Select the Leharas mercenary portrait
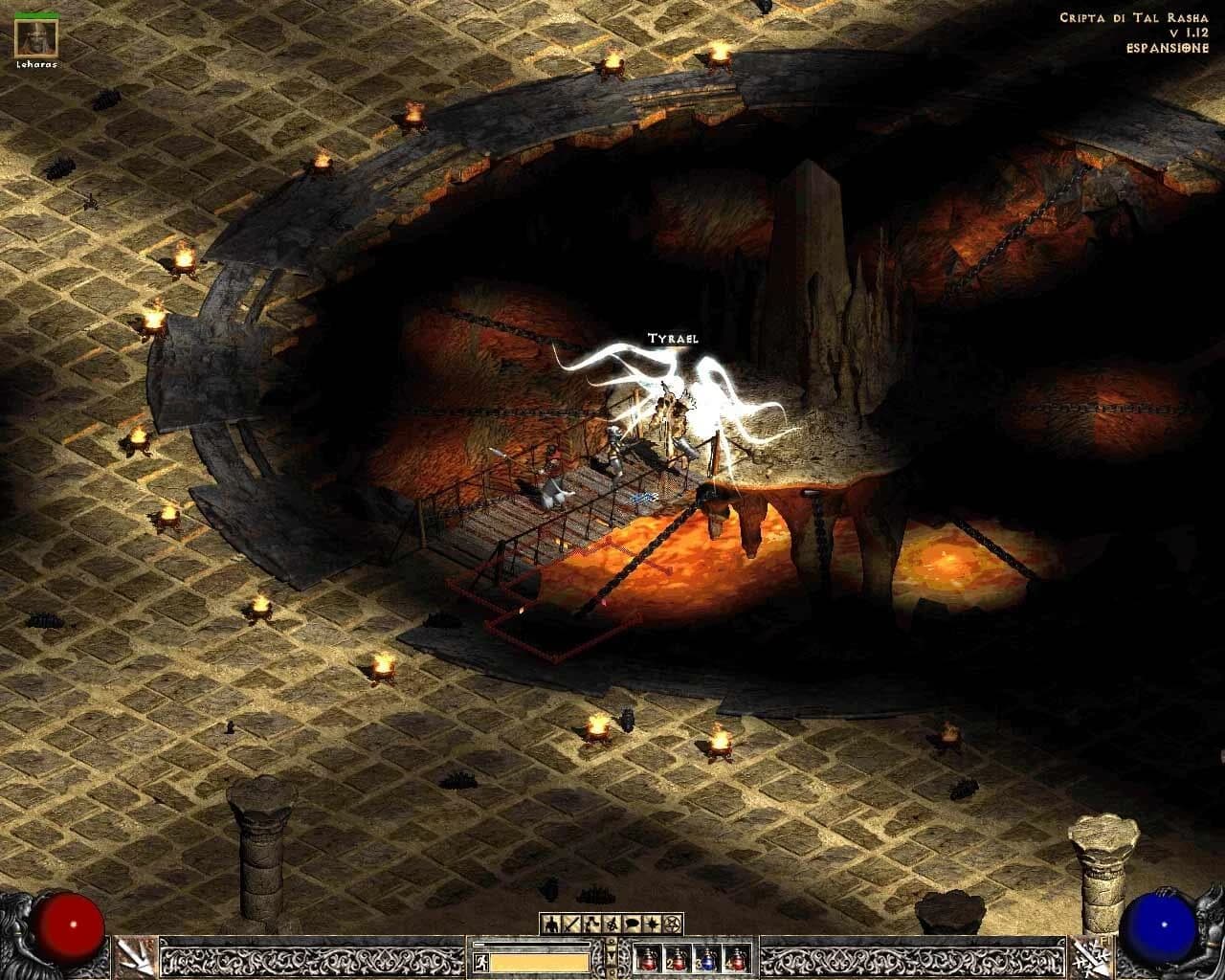This screenshot has height=980, width=1225. point(36,38)
